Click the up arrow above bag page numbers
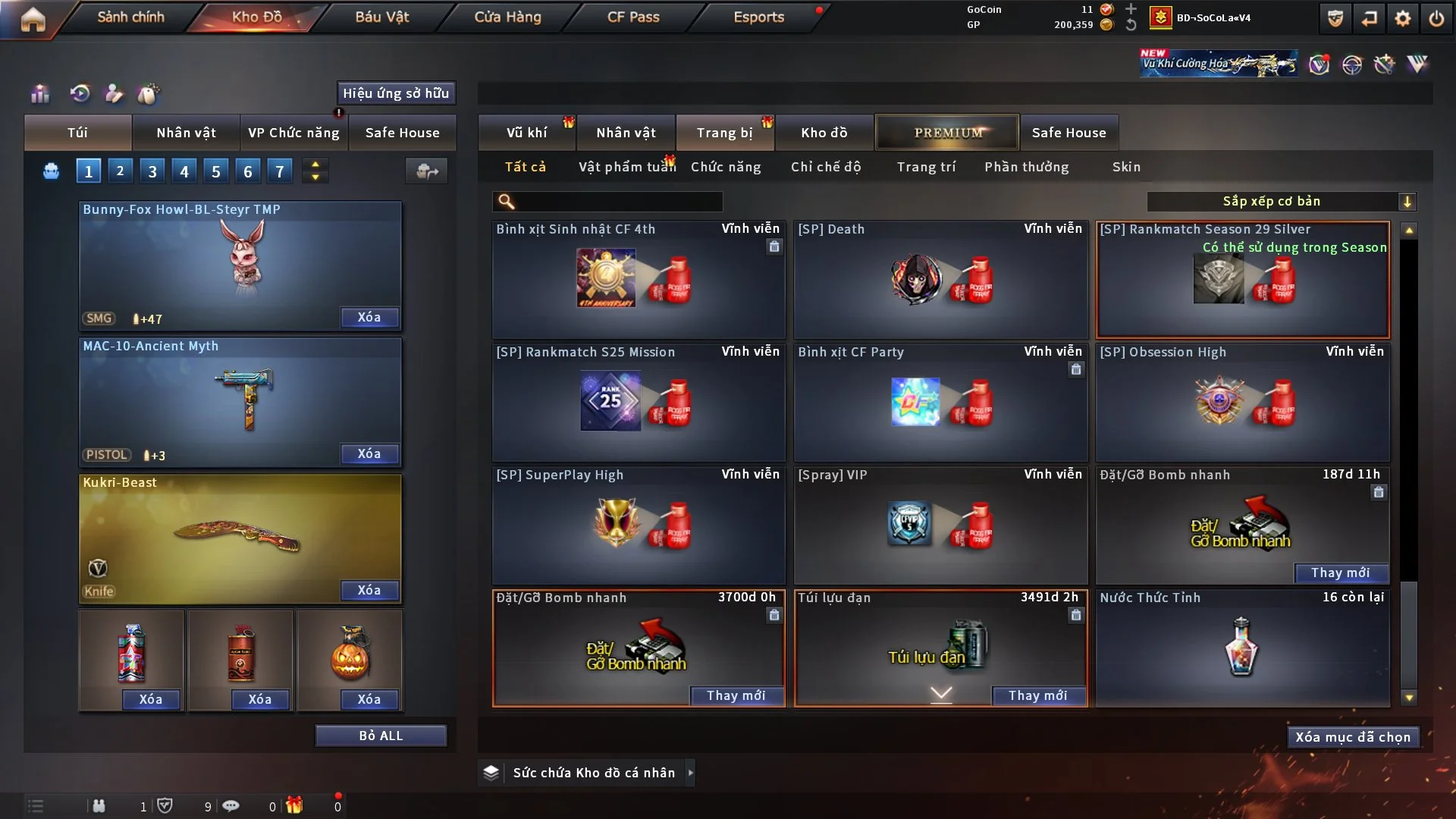 [x=315, y=164]
